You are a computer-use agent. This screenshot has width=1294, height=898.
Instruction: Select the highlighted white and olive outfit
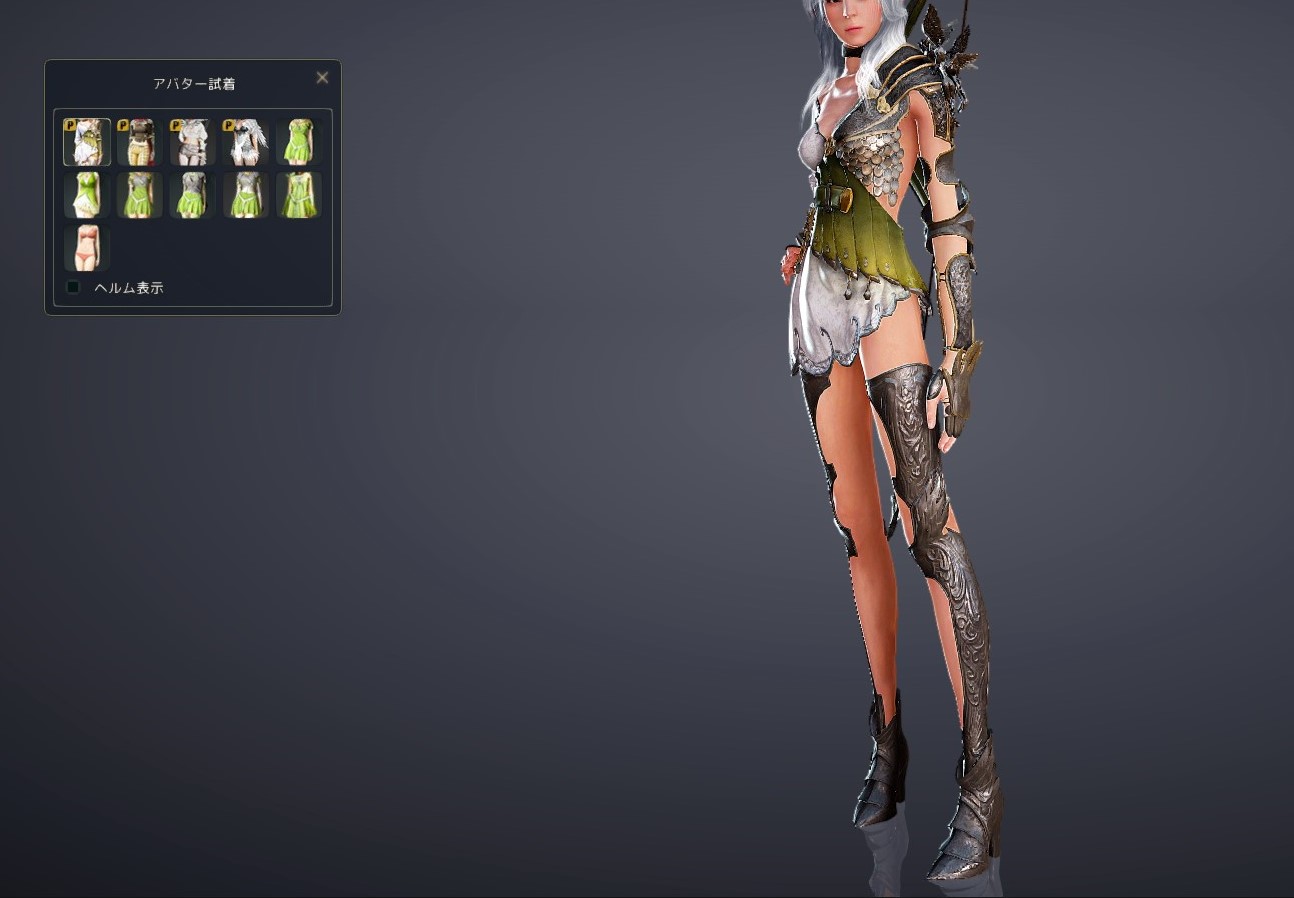click(87, 142)
